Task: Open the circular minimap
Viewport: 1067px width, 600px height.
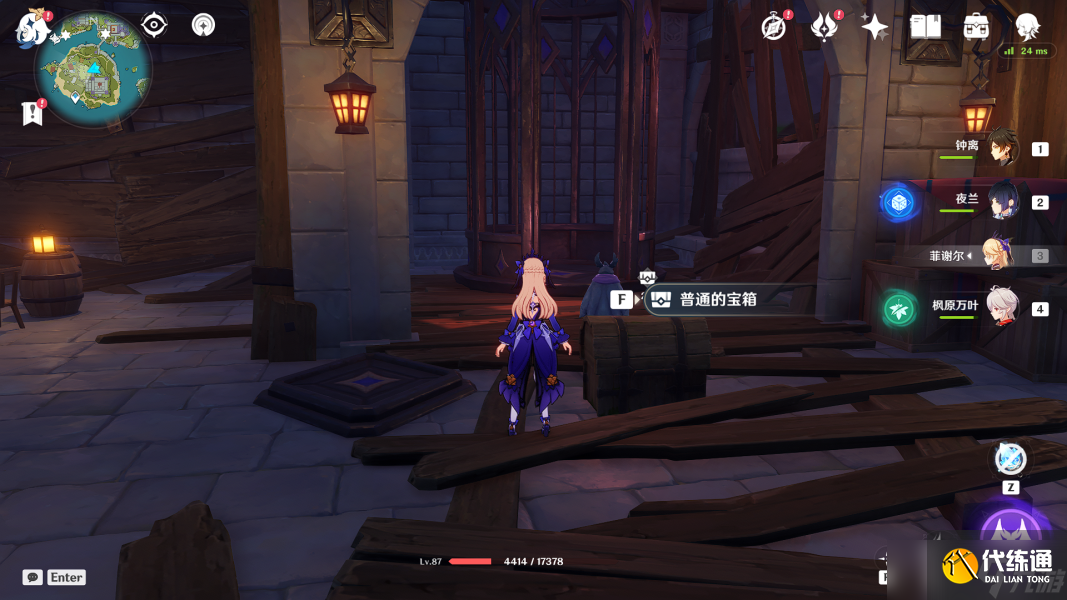Action: tap(93, 69)
